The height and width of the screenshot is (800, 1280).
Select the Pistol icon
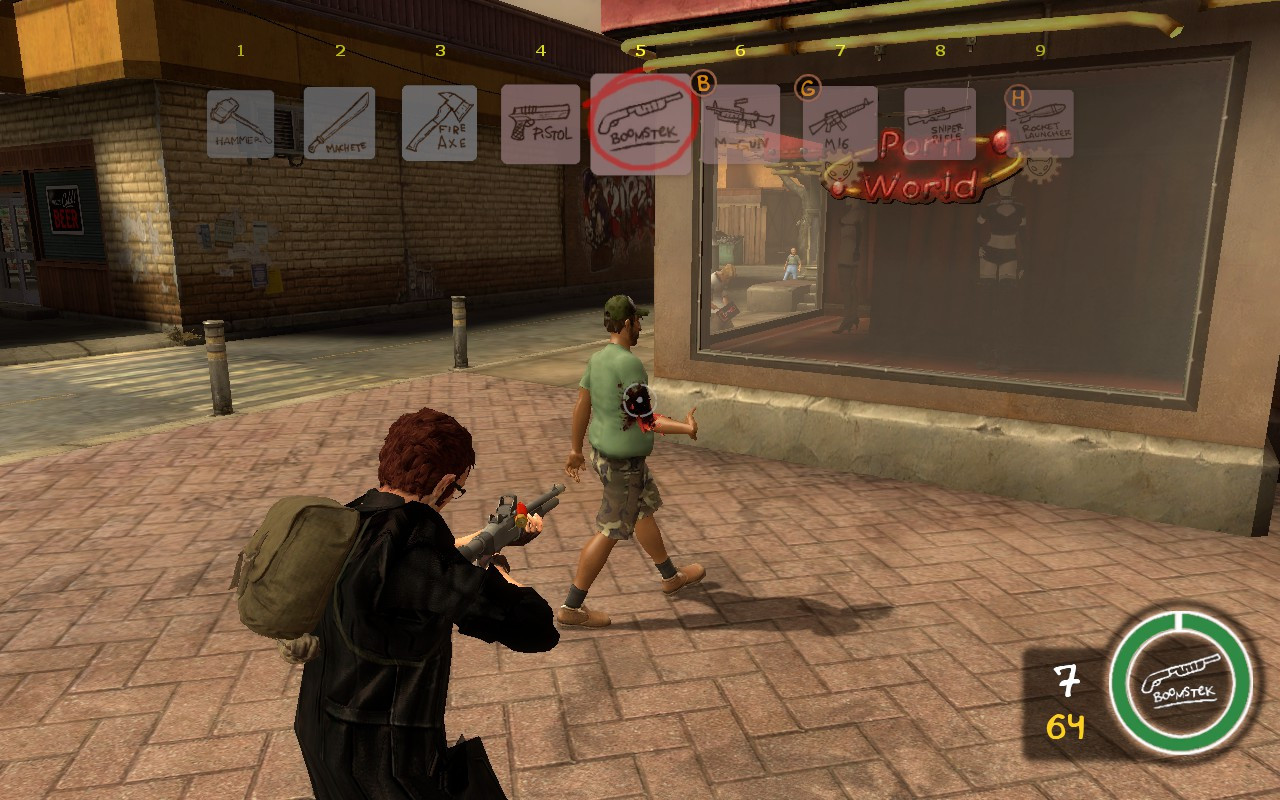point(541,121)
